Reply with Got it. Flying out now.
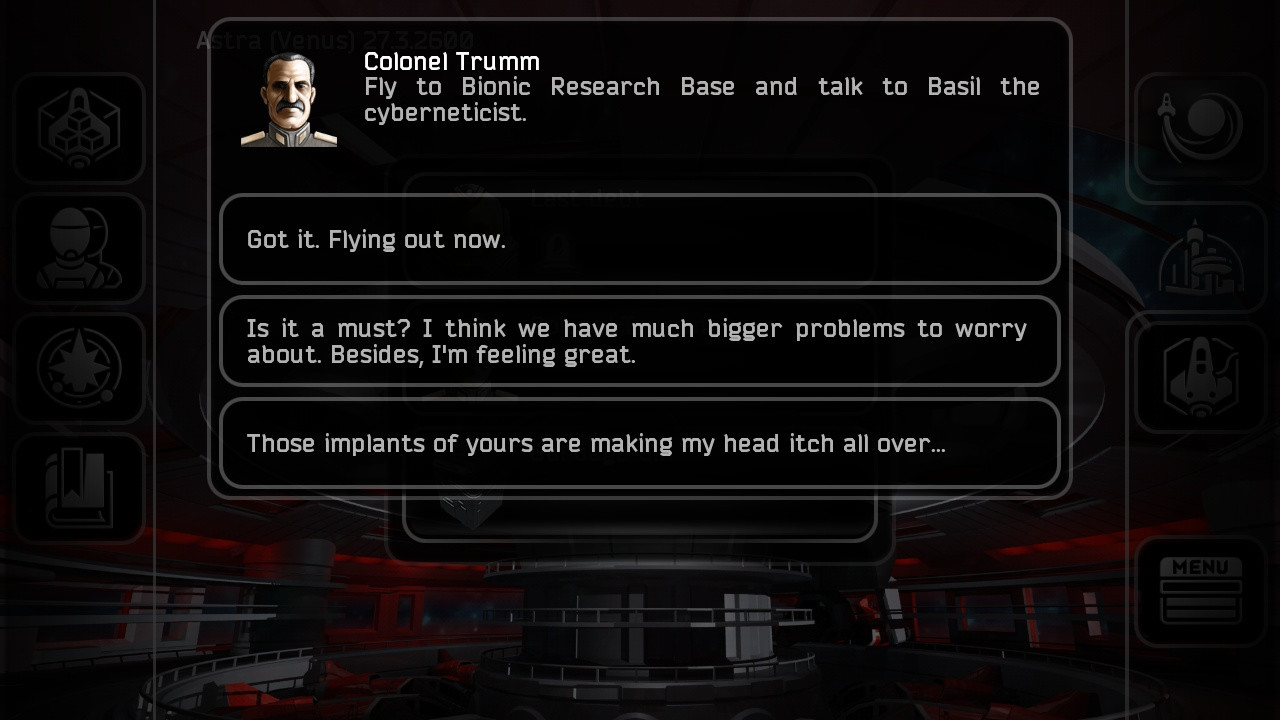 click(x=640, y=239)
